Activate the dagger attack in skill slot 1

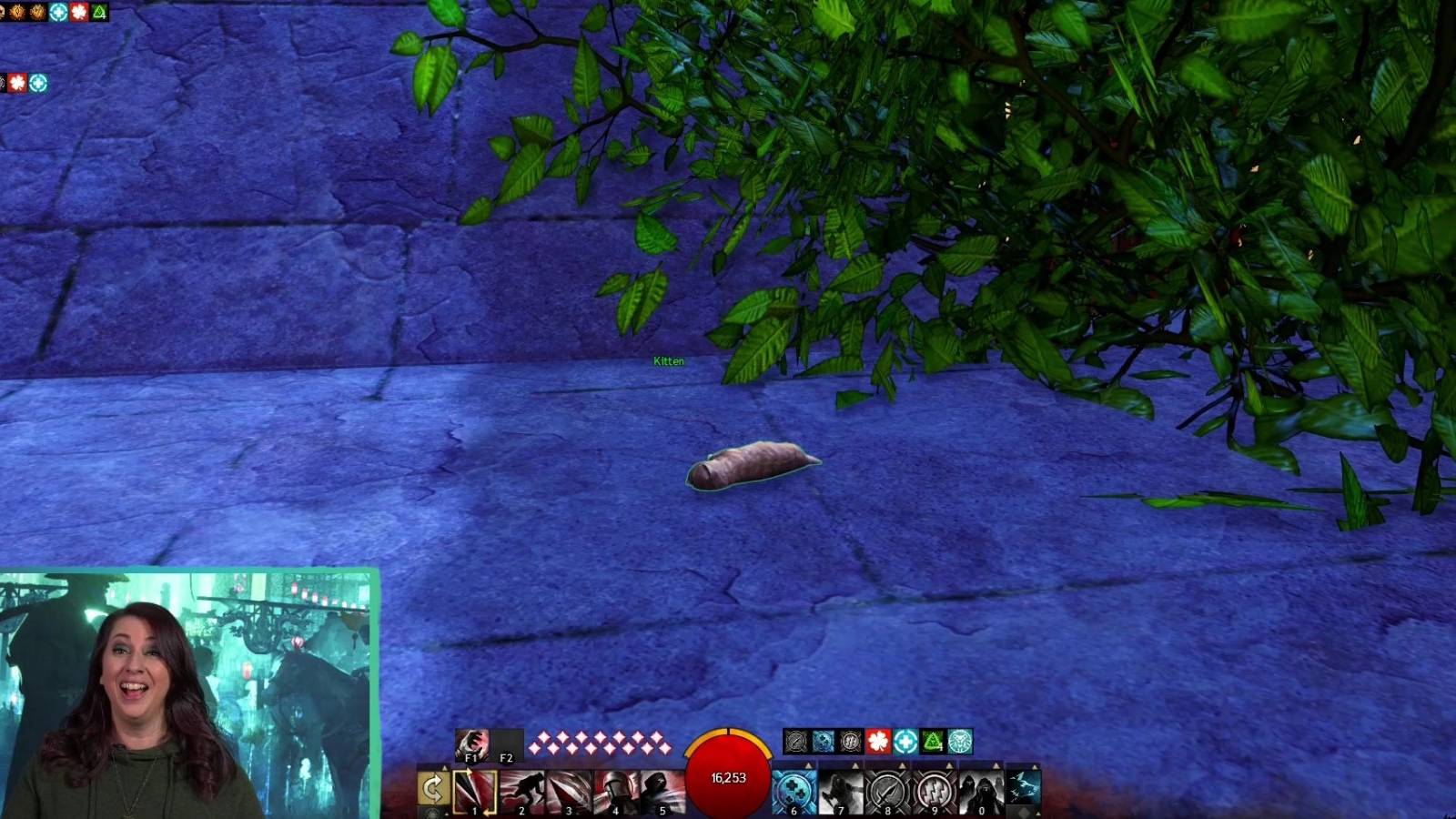point(474,787)
